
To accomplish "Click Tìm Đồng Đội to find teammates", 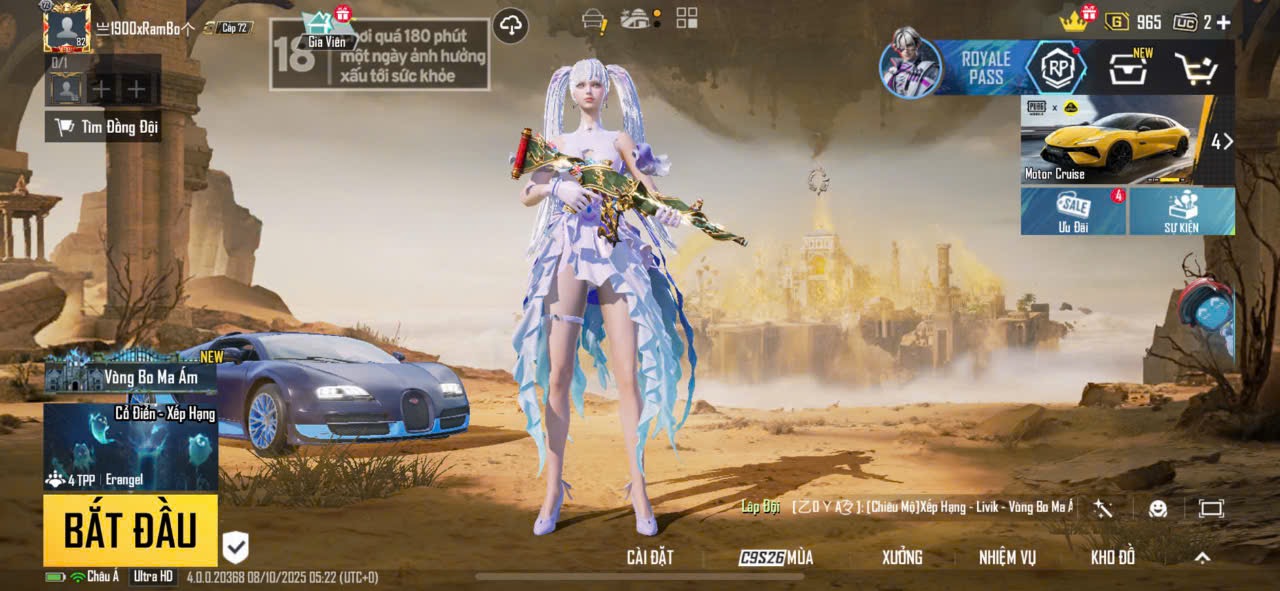I will pyautogui.click(x=104, y=127).
